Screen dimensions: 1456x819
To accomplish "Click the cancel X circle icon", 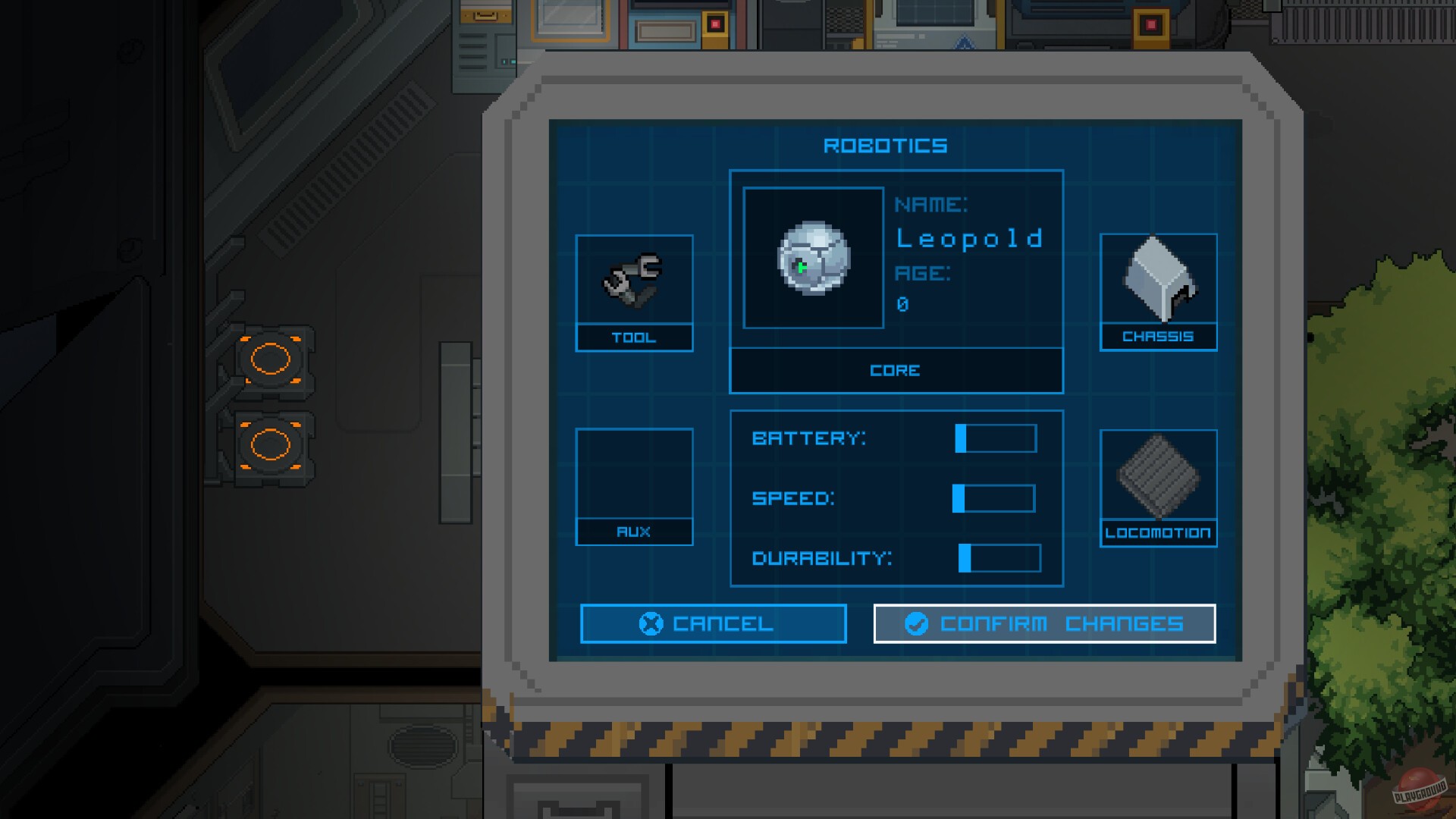I will [650, 623].
